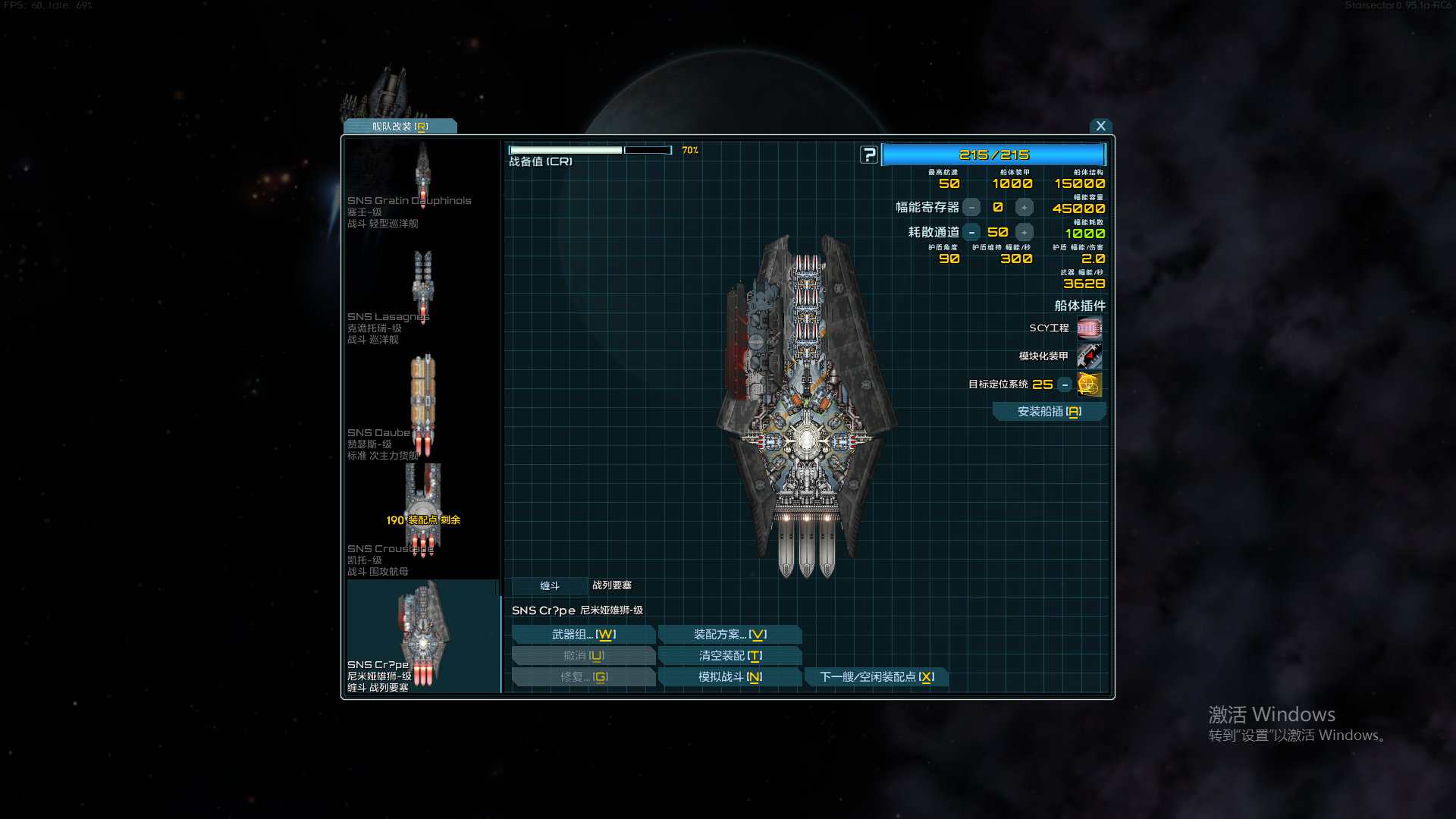The image size is (1456, 819).
Task: Open 安装船插 hullmod installer
Action: click(1049, 412)
